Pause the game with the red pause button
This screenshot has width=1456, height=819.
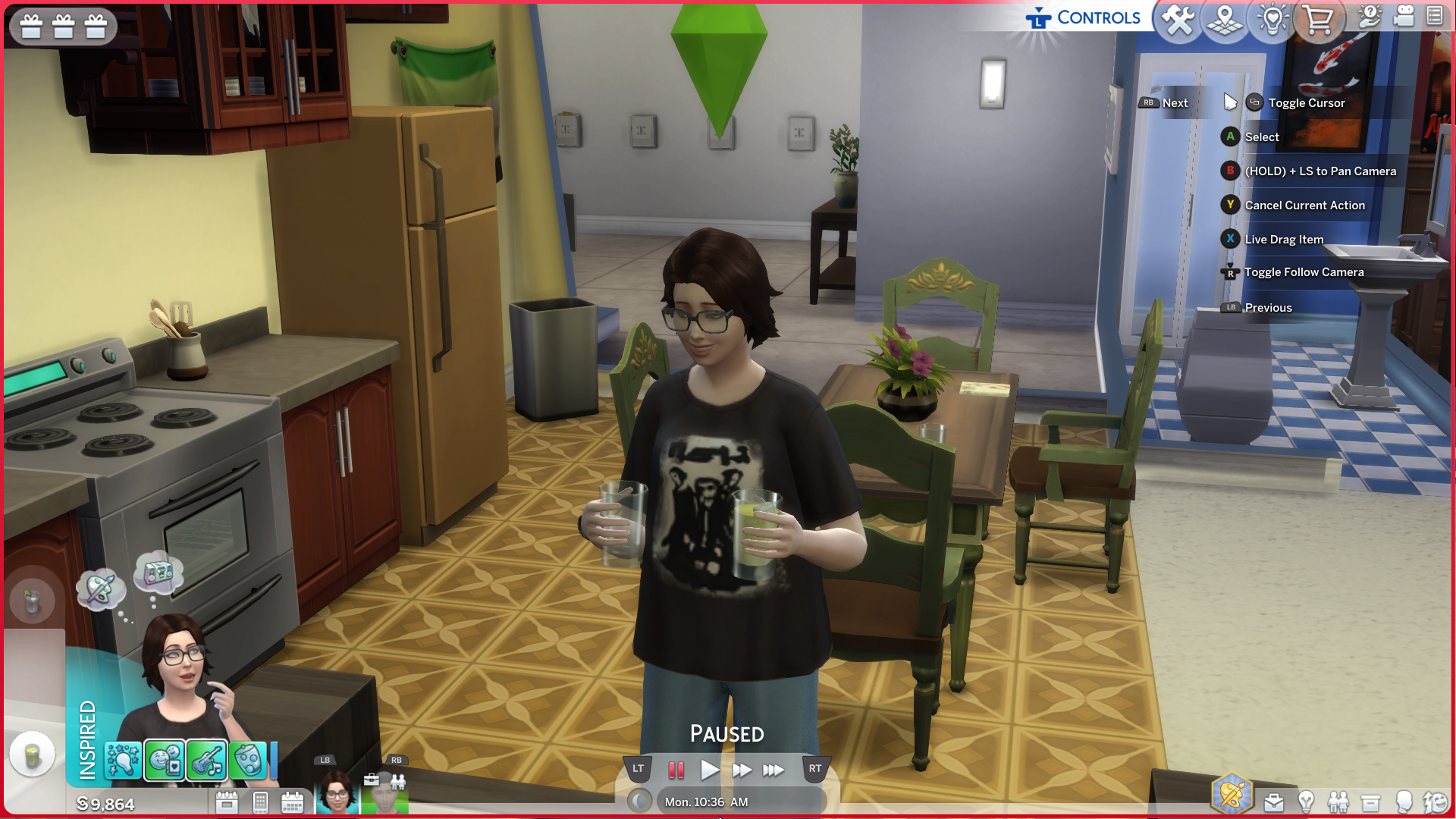(x=676, y=770)
